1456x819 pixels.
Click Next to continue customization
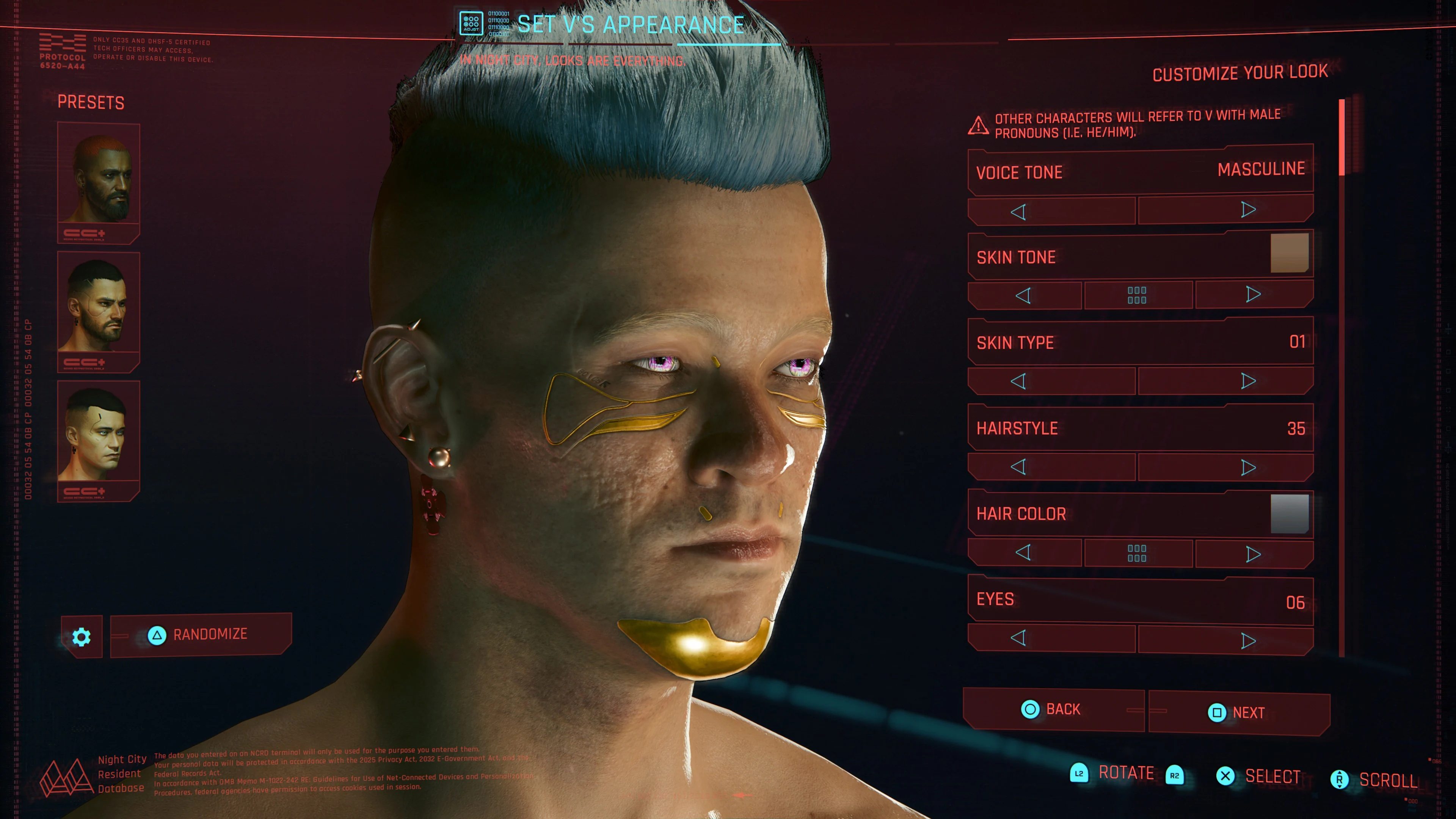(x=1239, y=712)
